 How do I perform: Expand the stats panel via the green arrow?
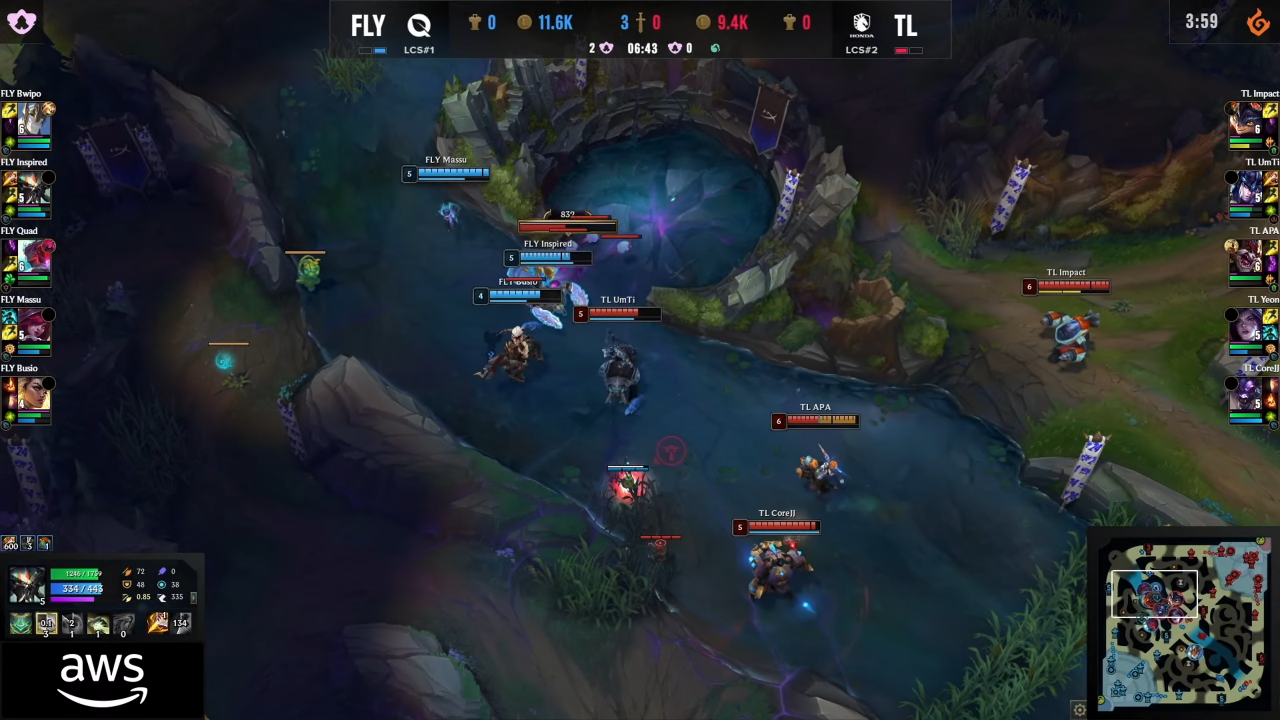pos(193,598)
